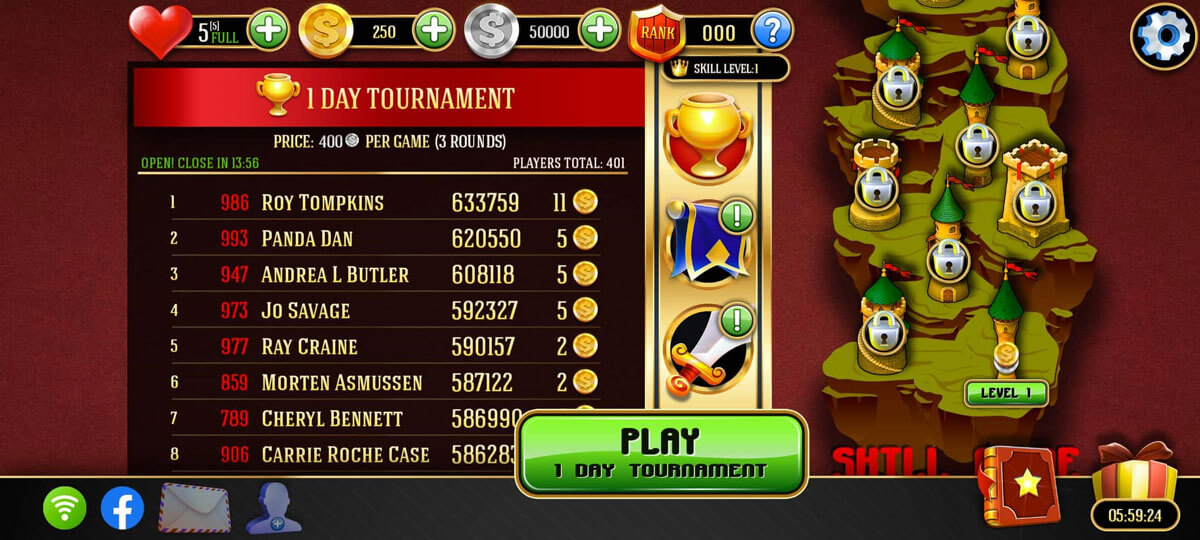
Task: Open the mail envelope inbox
Action: [195, 508]
